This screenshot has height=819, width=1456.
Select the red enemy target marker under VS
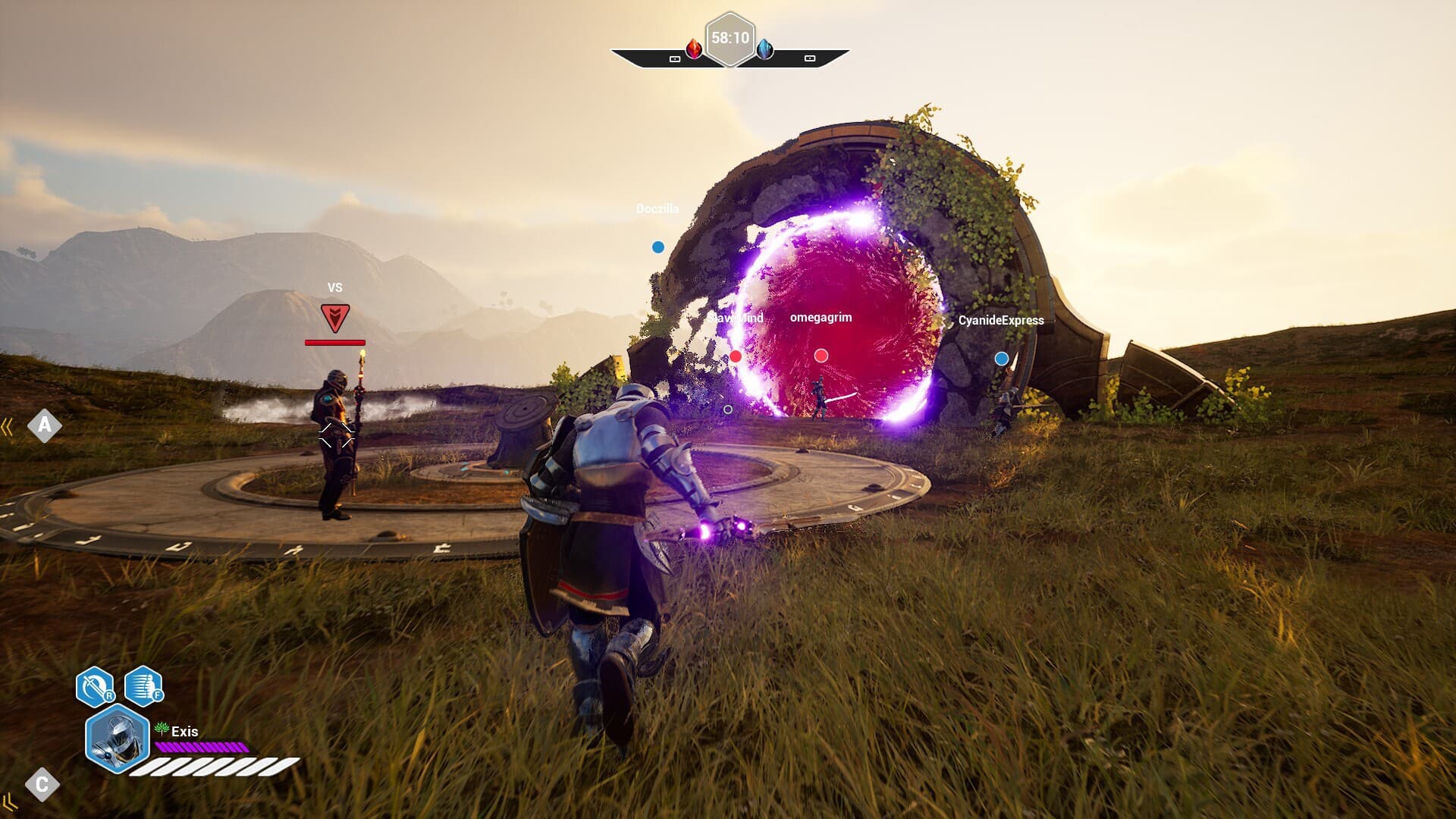point(334,318)
